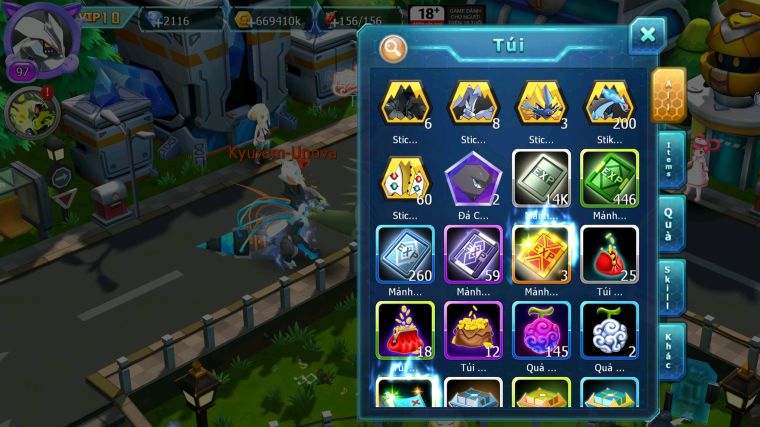Open the brown gold coin bag item
Viewport: 760px width, 427px height.
click(x=473, y=329)
